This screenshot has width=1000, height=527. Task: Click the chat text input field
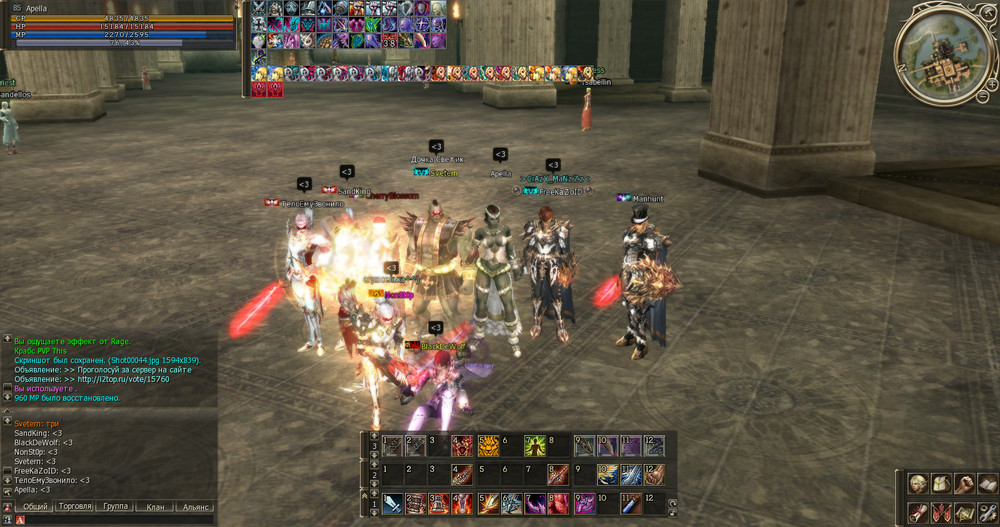tap(115, 520)
